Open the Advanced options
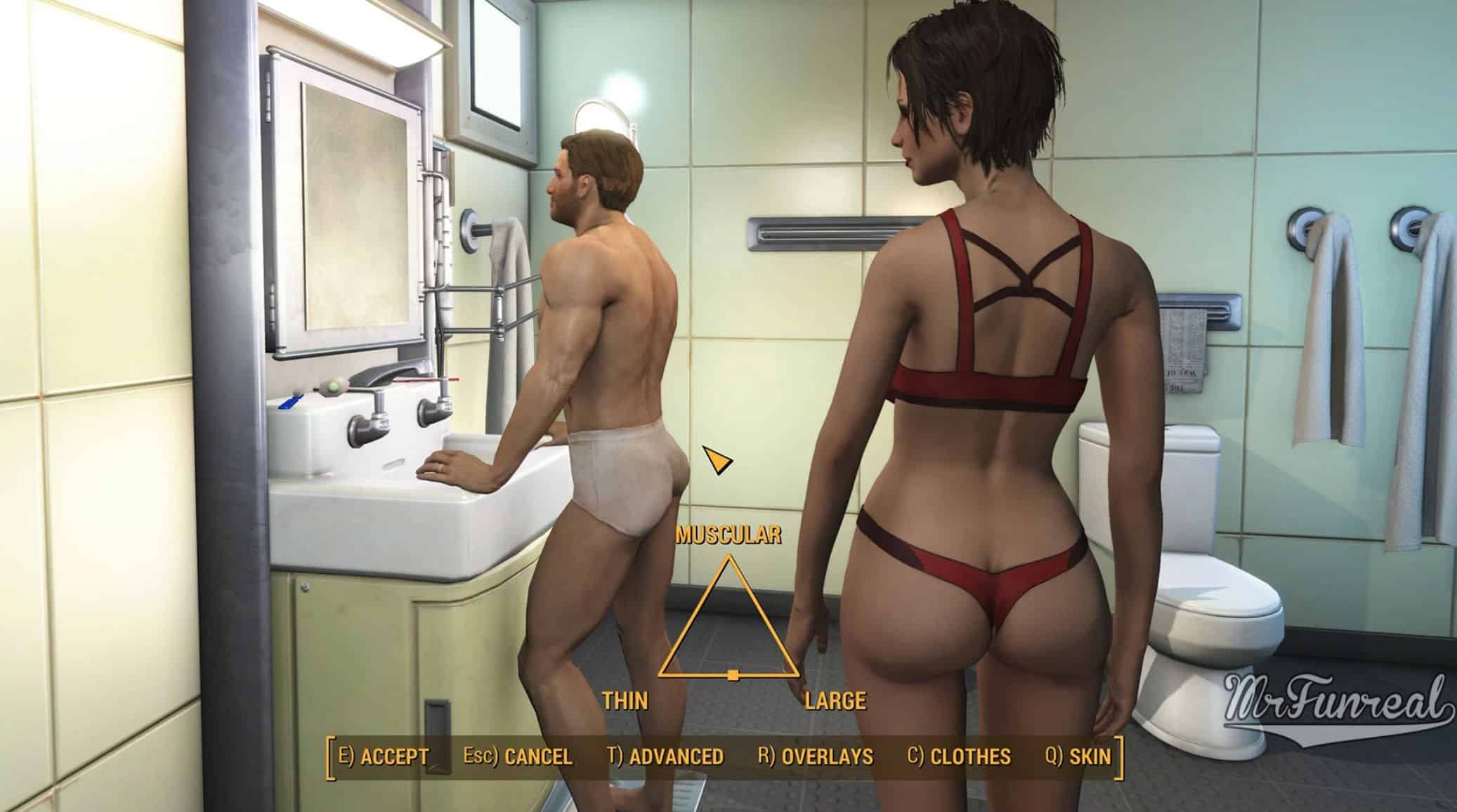The width and height of the screenshot is (1457, 812). click(x=665, y=757)
